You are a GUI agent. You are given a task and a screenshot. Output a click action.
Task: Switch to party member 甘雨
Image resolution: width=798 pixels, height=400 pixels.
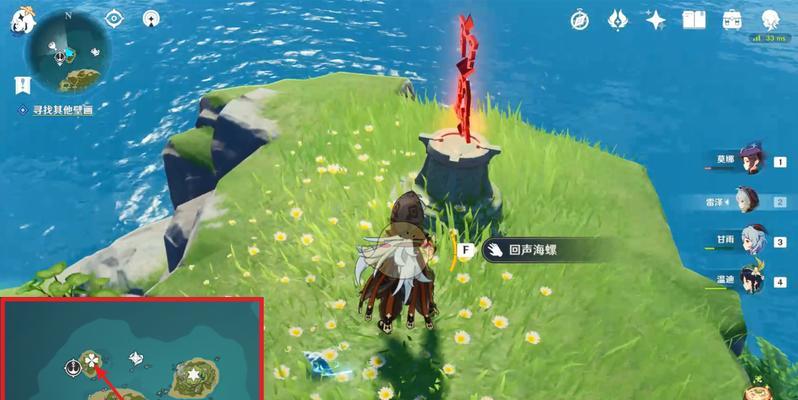pos(751,242)
